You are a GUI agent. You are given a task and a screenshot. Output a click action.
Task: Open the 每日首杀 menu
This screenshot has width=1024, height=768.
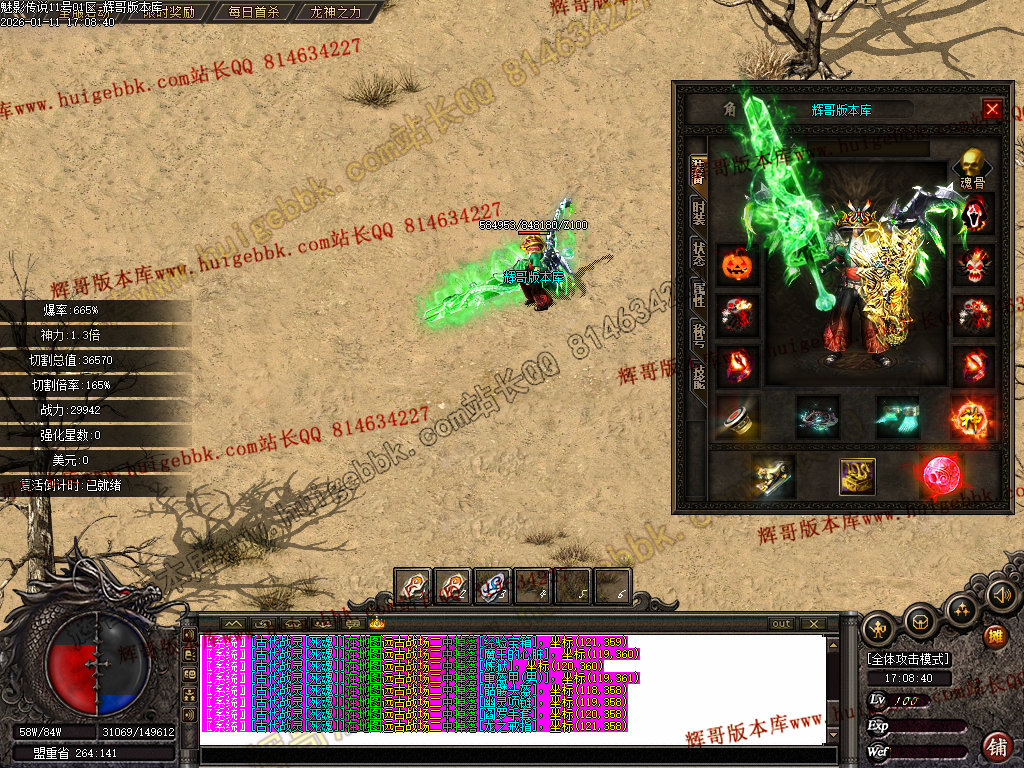click(x=253, y=13)
